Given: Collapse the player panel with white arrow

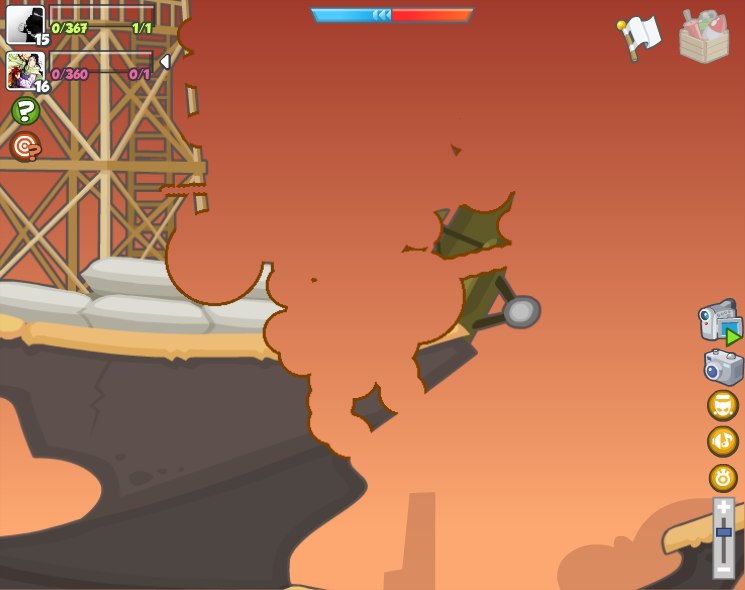Looking at the screenshot, I should [164, 62].
